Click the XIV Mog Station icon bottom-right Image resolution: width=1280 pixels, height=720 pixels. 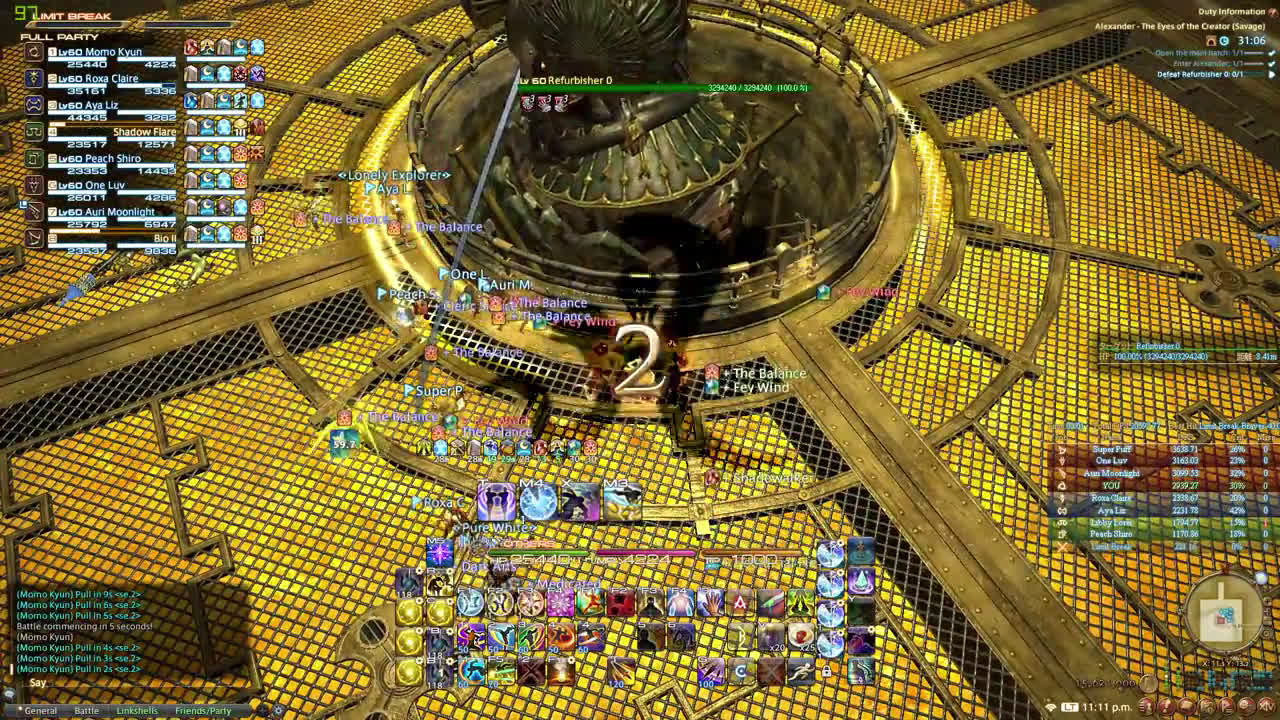tap(1266, 705)
